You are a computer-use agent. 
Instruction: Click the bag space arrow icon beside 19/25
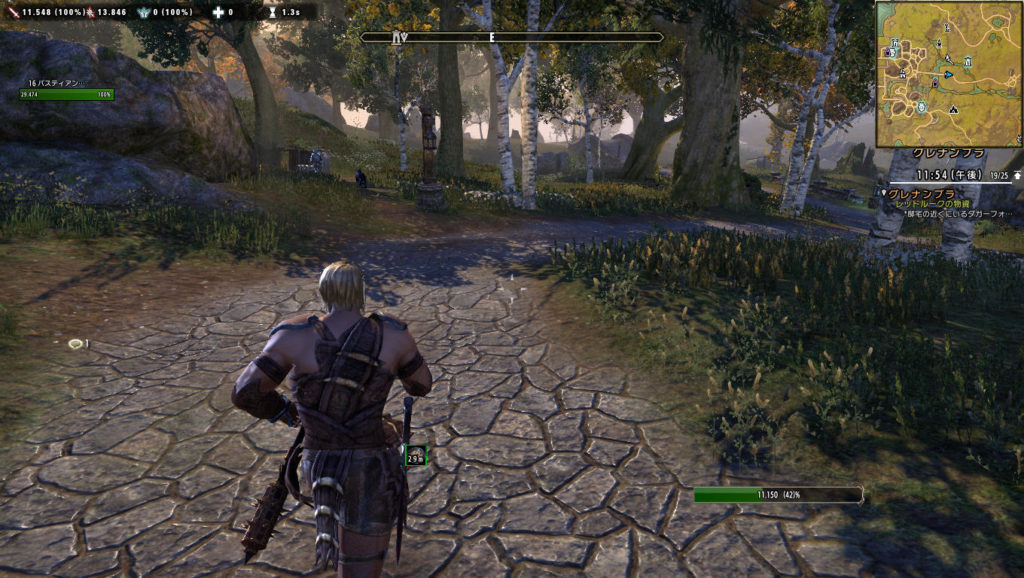[1017, 174]
